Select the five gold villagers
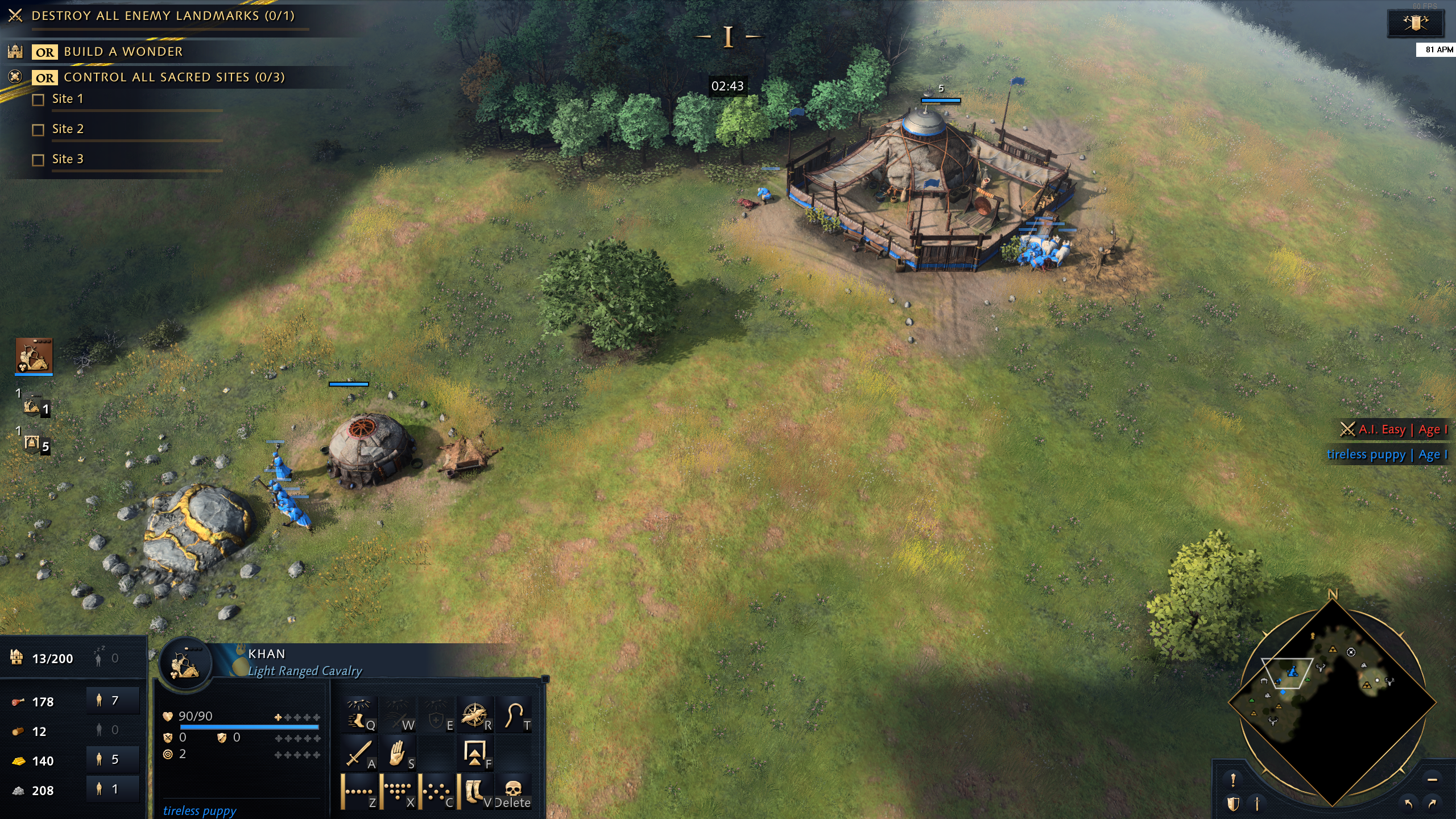Viewport: 1456px width, 819px height. [113, 760]
